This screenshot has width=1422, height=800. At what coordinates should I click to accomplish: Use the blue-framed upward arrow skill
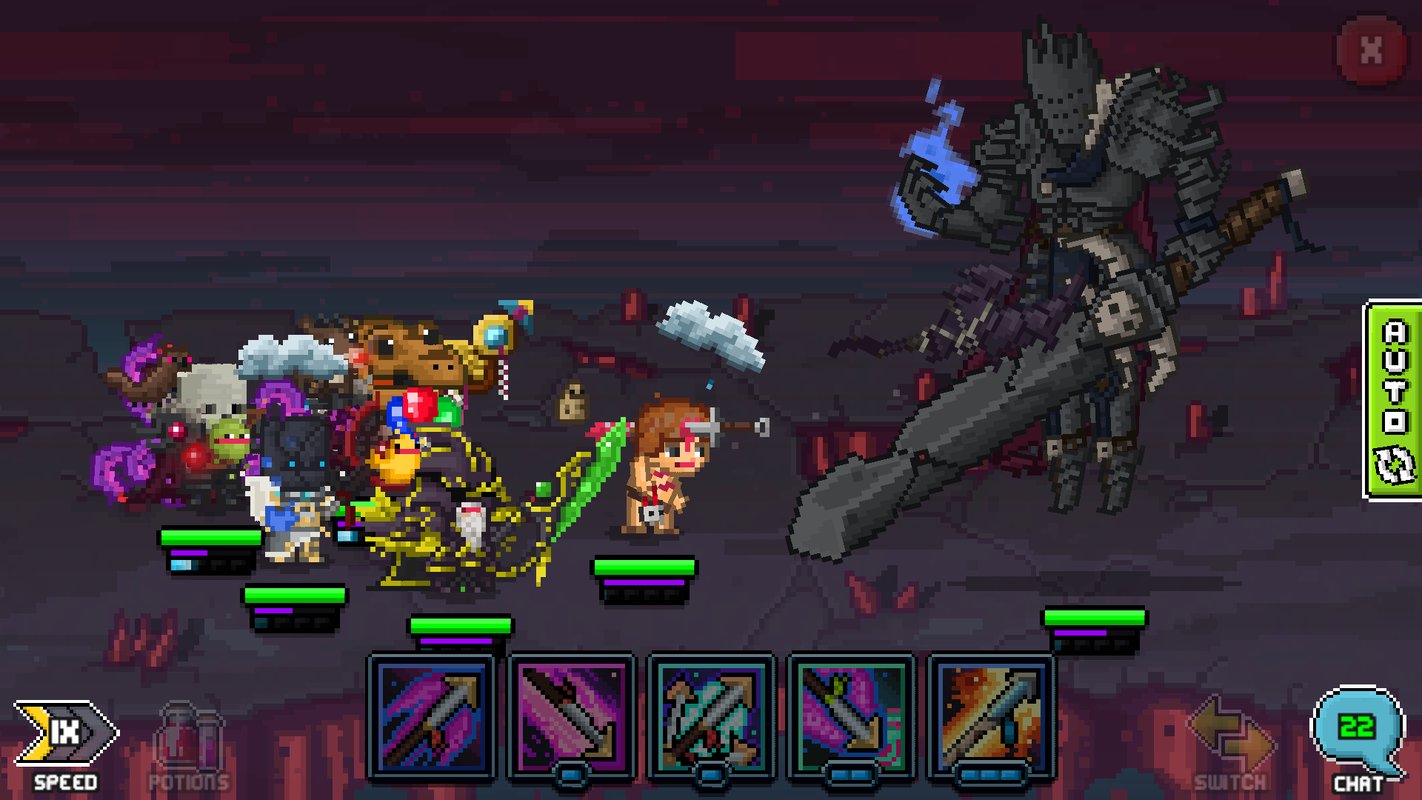432,715
